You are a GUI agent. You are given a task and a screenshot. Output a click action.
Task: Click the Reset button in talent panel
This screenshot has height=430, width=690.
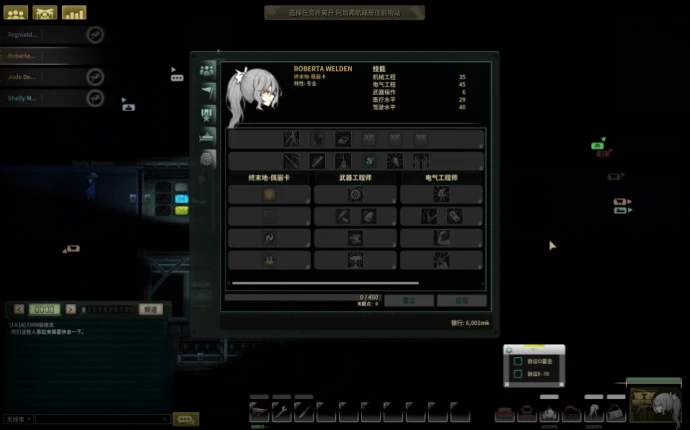409,300
